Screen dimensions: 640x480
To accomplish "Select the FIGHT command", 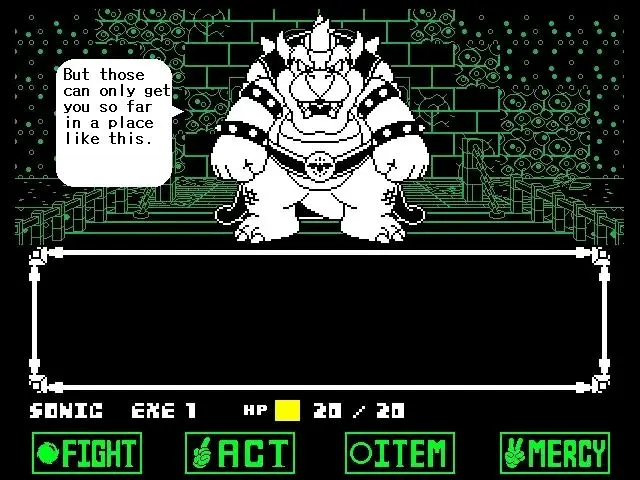I will (x=86, y=453).
